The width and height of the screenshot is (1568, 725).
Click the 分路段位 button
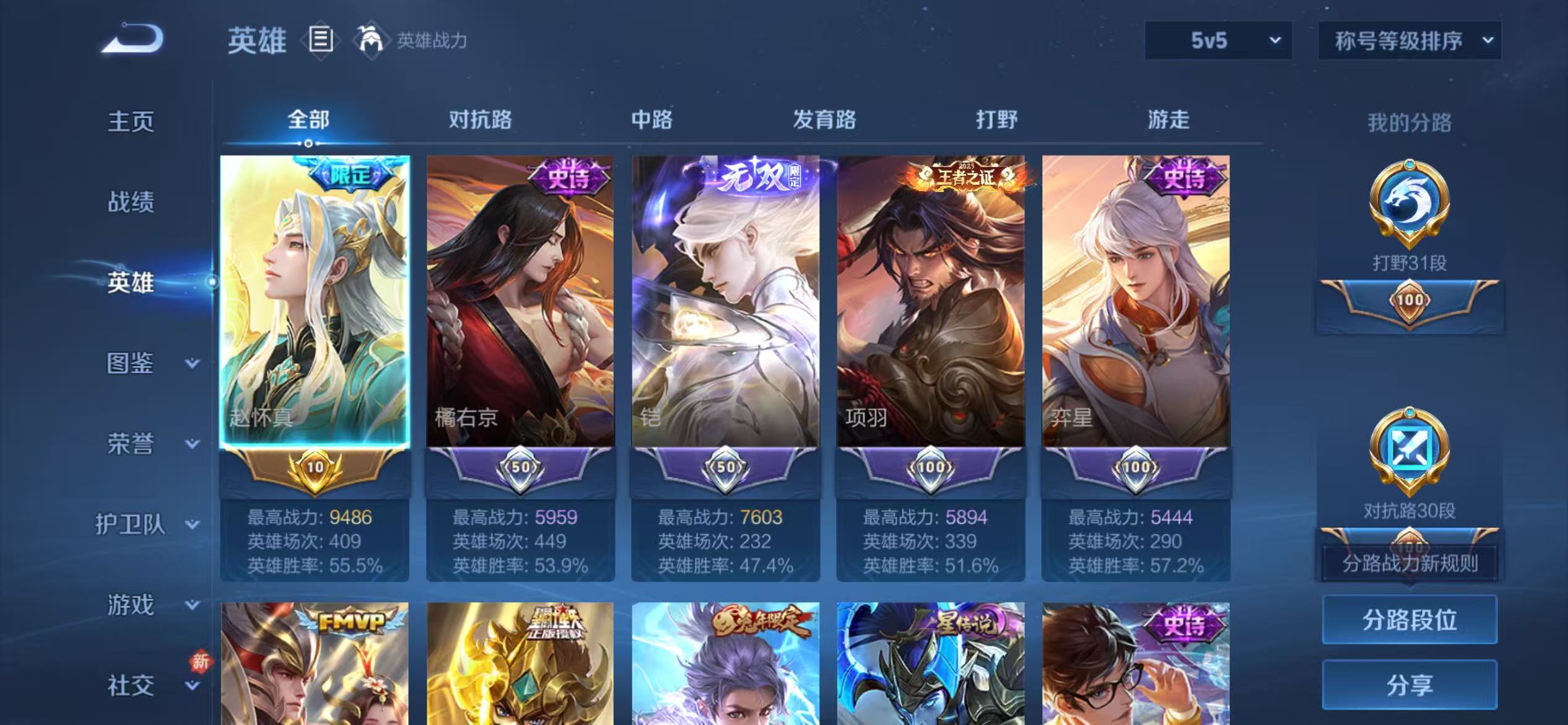1410,618
